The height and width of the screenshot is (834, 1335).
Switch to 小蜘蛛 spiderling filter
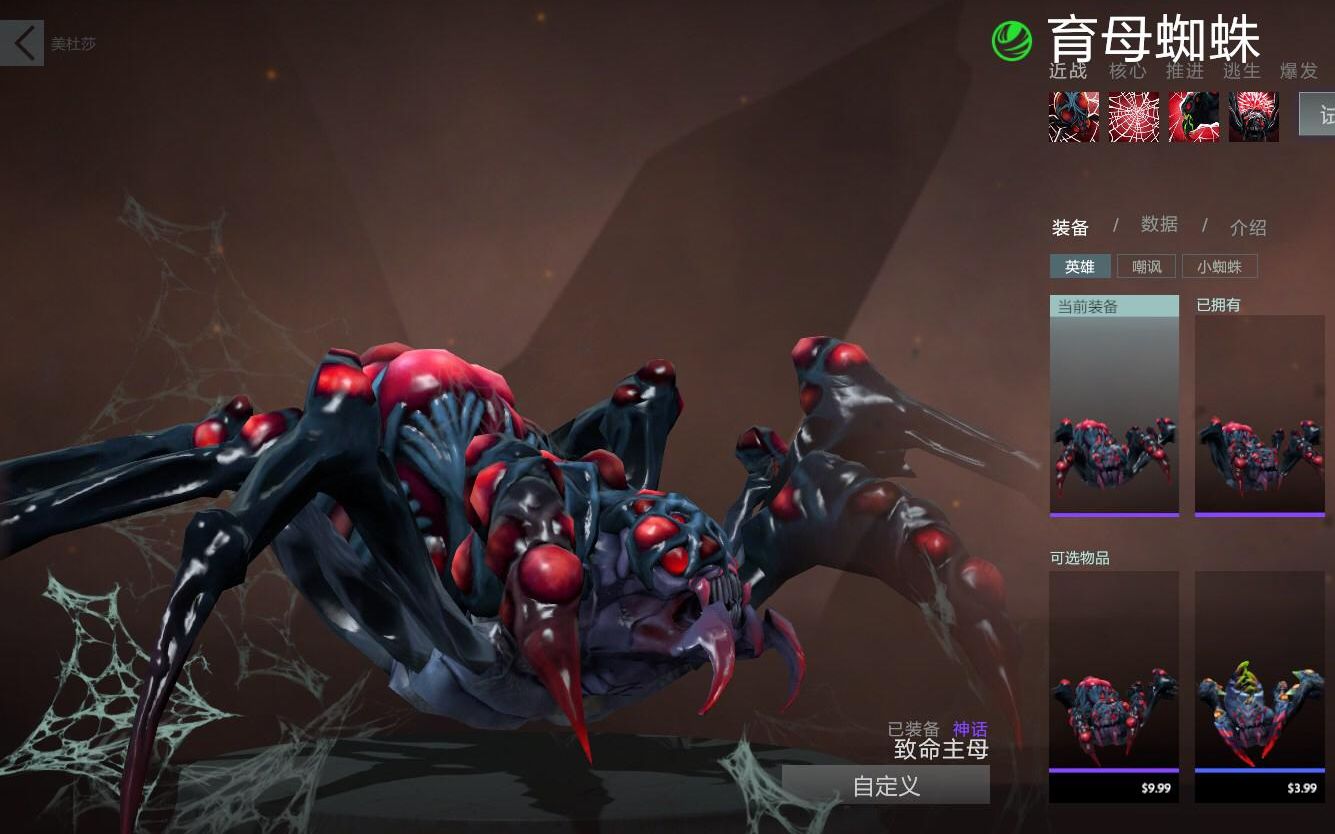(x=1219, y=267)
